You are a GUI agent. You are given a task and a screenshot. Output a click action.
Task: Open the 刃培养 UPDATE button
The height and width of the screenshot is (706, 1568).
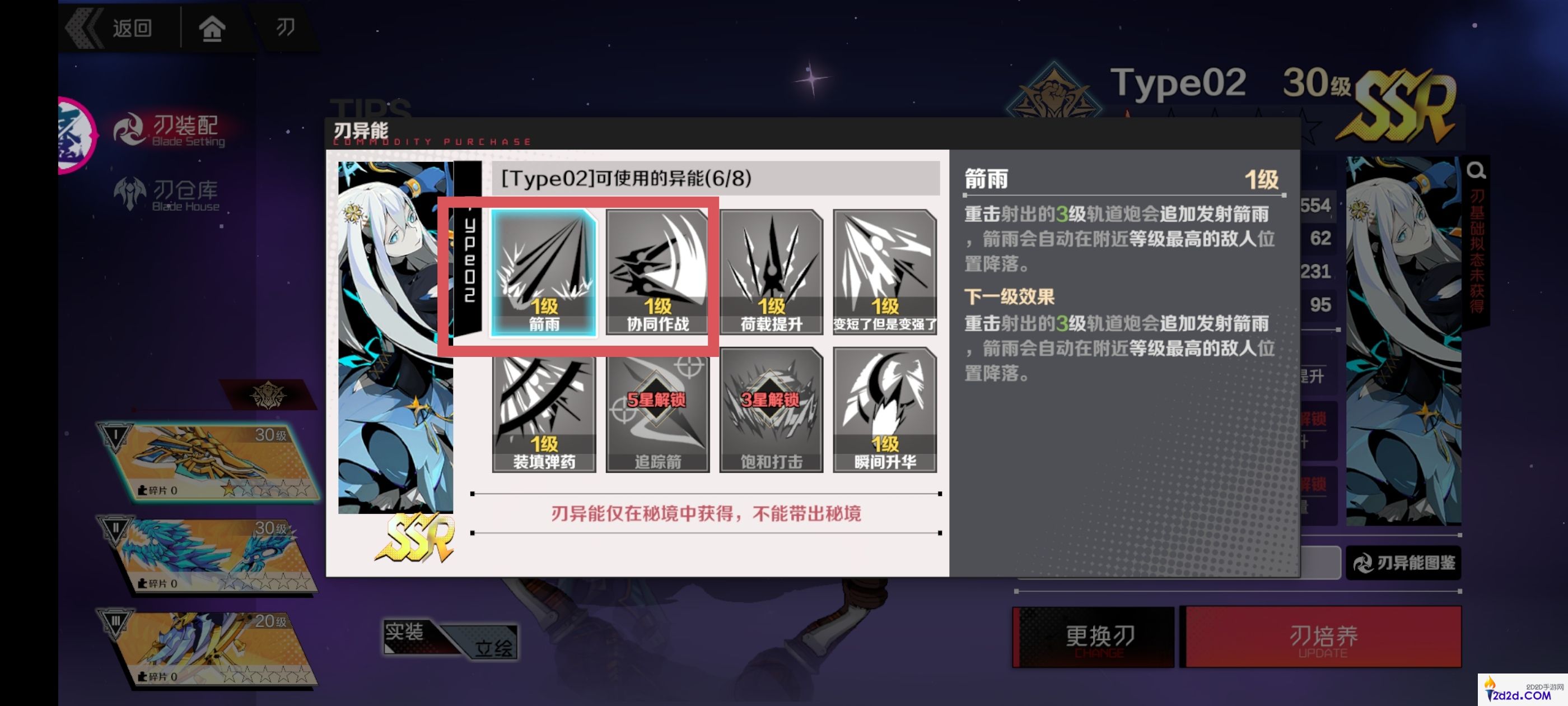click(x=1321, y=637)
